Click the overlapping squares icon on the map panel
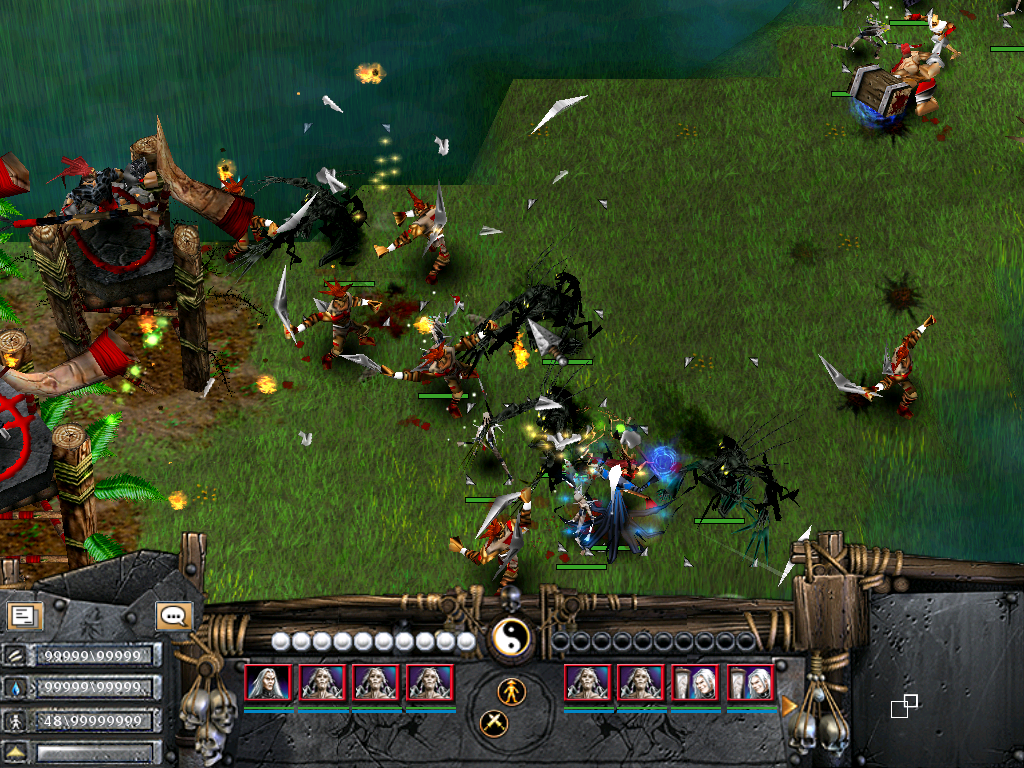Image resolution: width=1024 pixels, height=768 pixels. 904,706
